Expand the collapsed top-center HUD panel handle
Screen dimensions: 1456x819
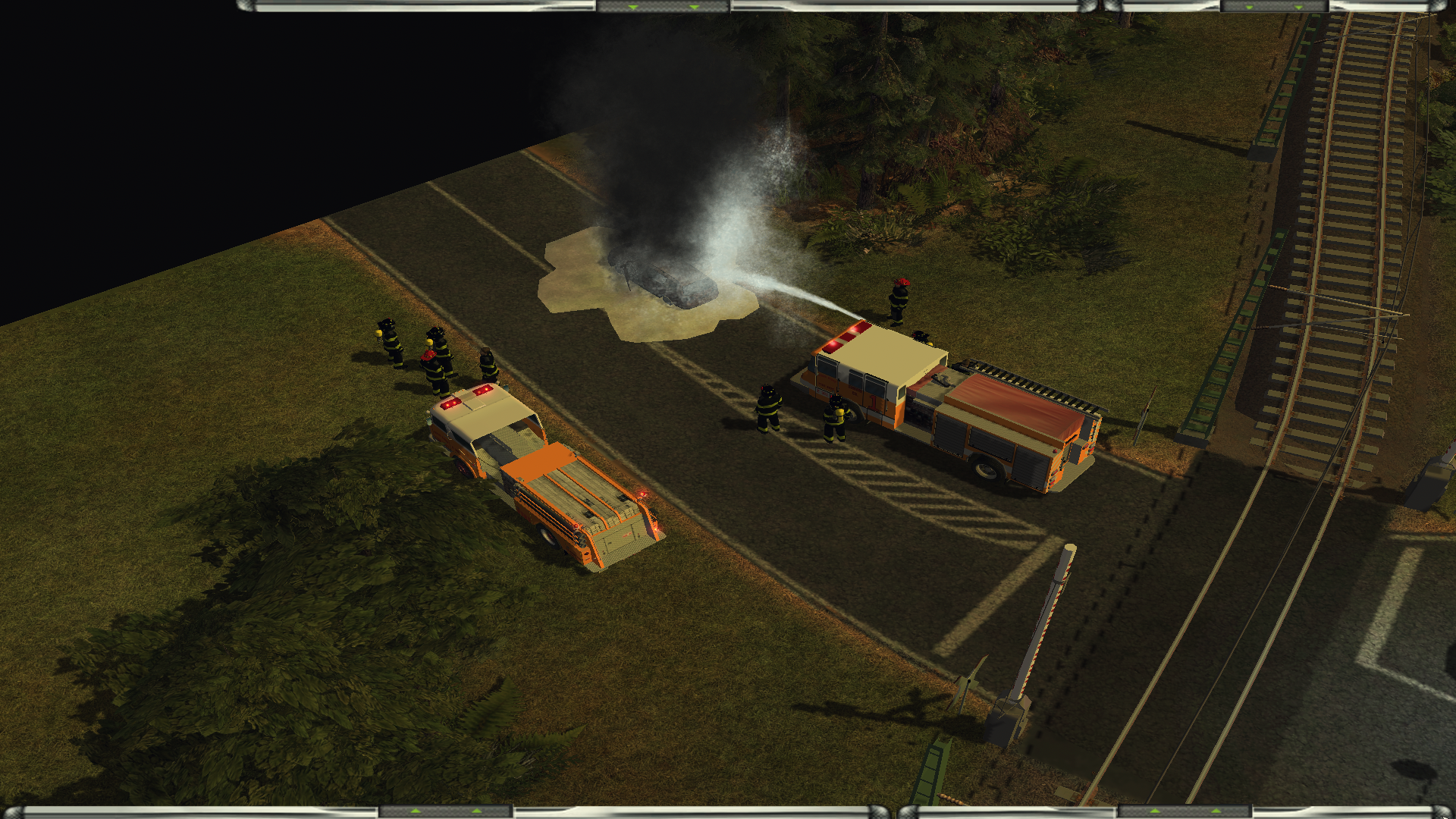[664, 6]
